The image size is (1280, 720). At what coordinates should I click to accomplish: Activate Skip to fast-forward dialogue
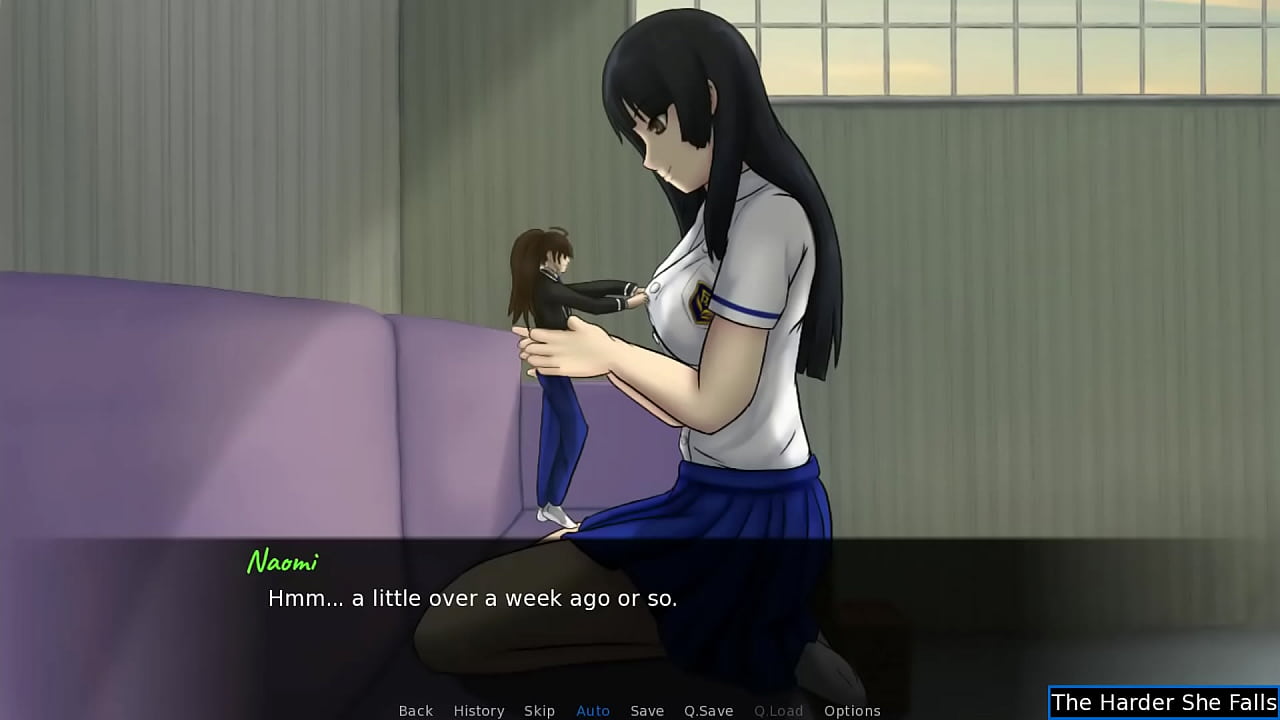pyautogui.click(x=539, y=711)
